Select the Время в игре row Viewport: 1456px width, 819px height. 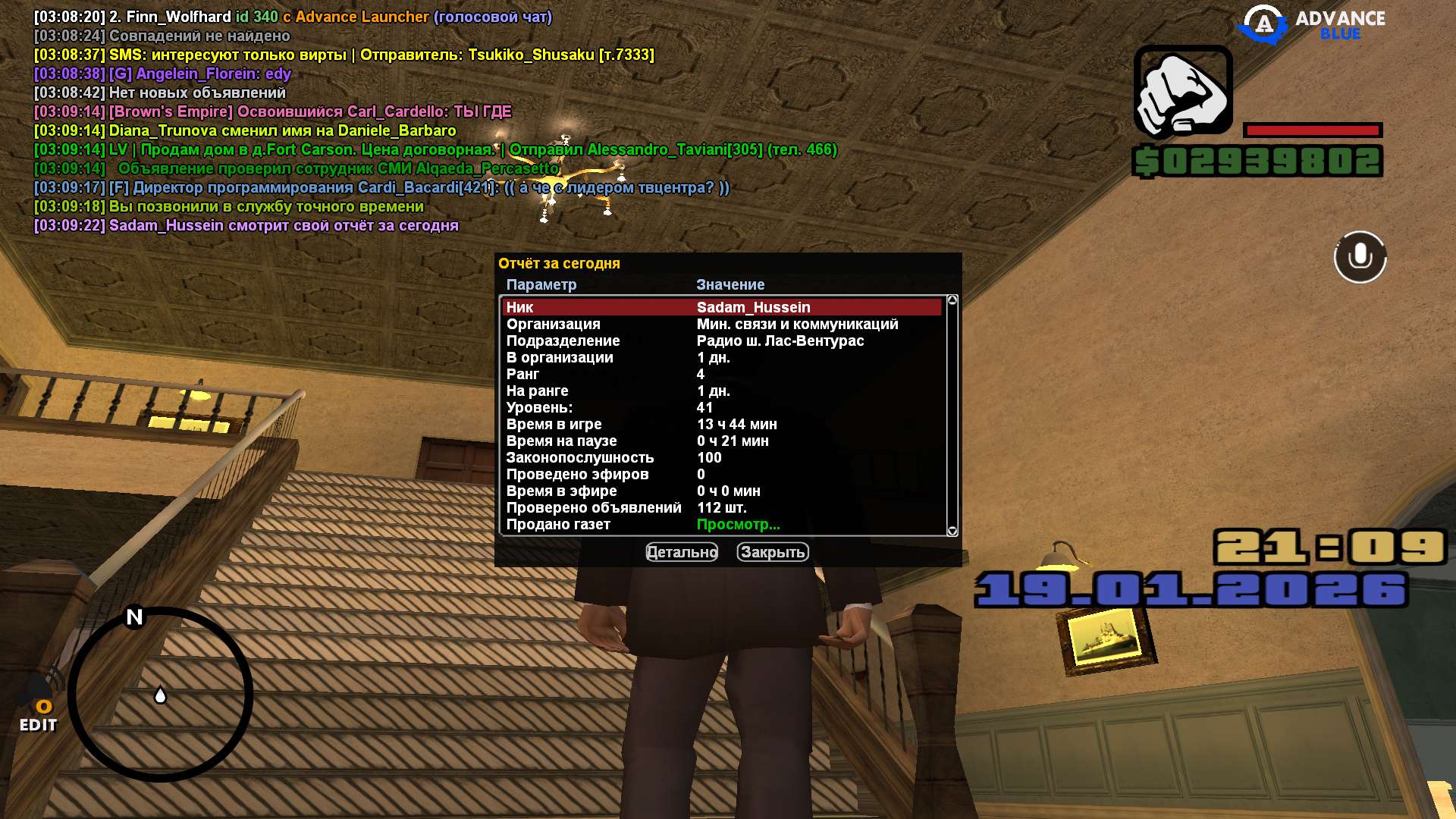point(720,424)
